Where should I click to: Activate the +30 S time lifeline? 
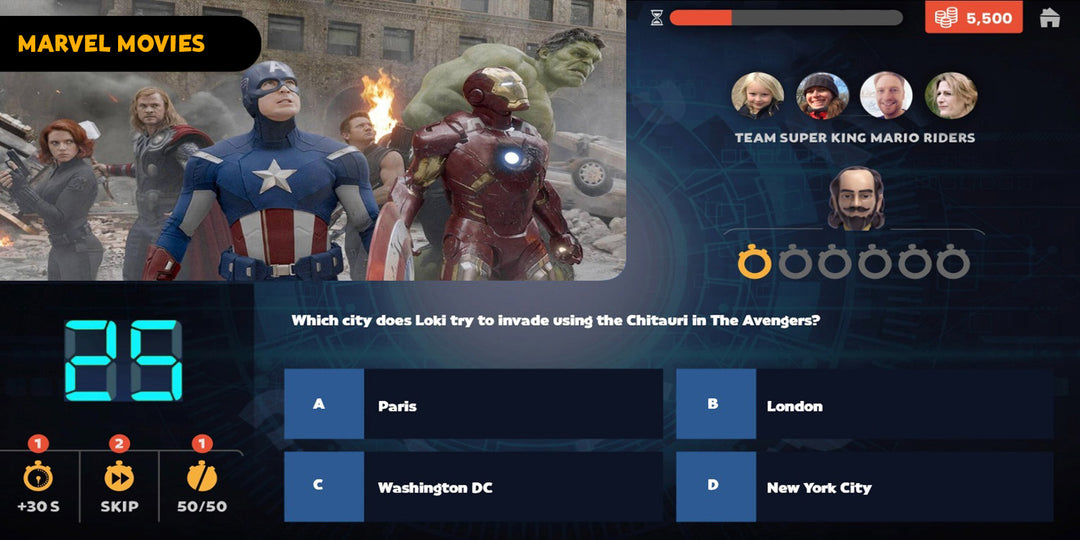[x=38, y=485]
